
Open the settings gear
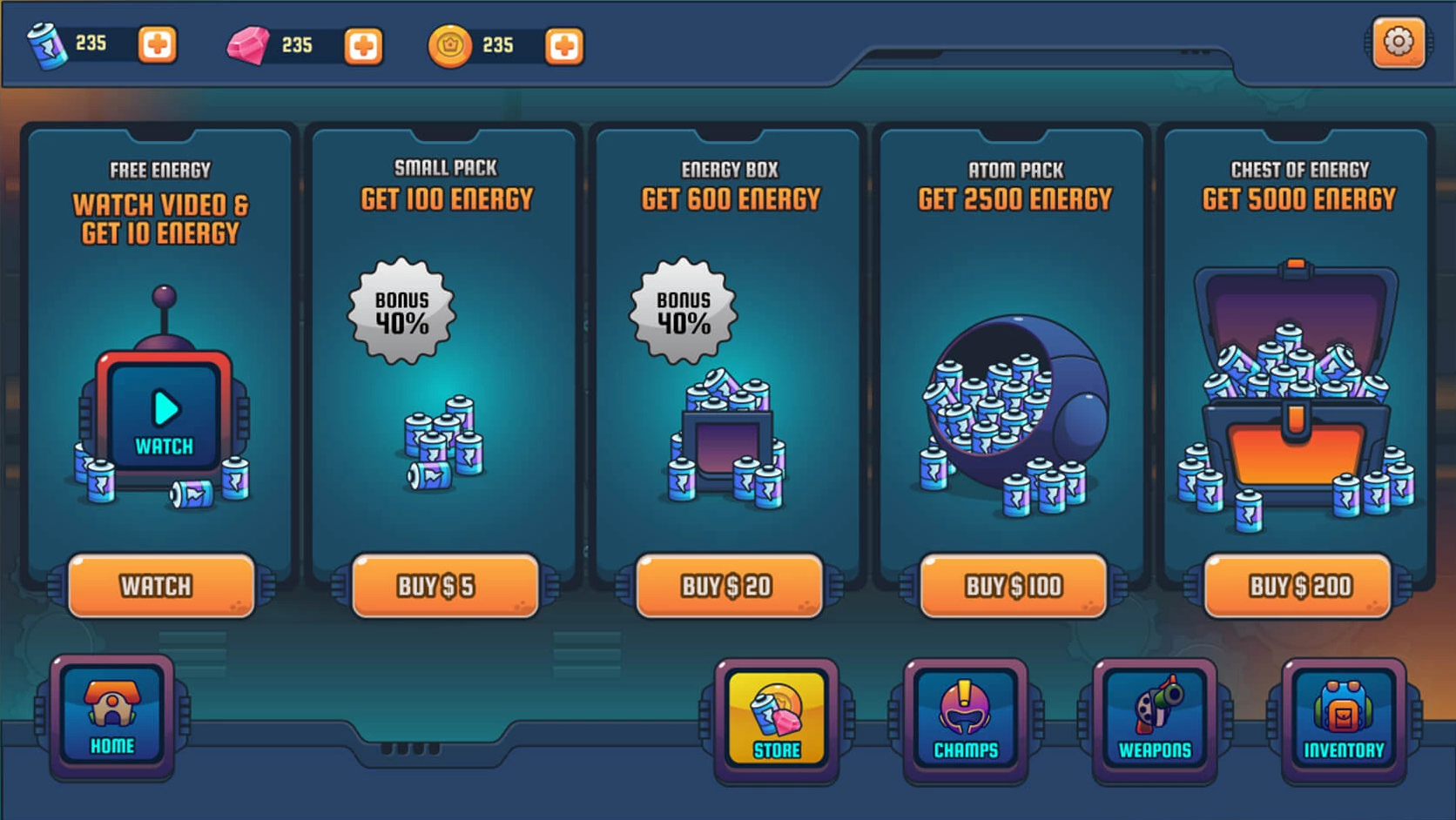click(1399, 41)
